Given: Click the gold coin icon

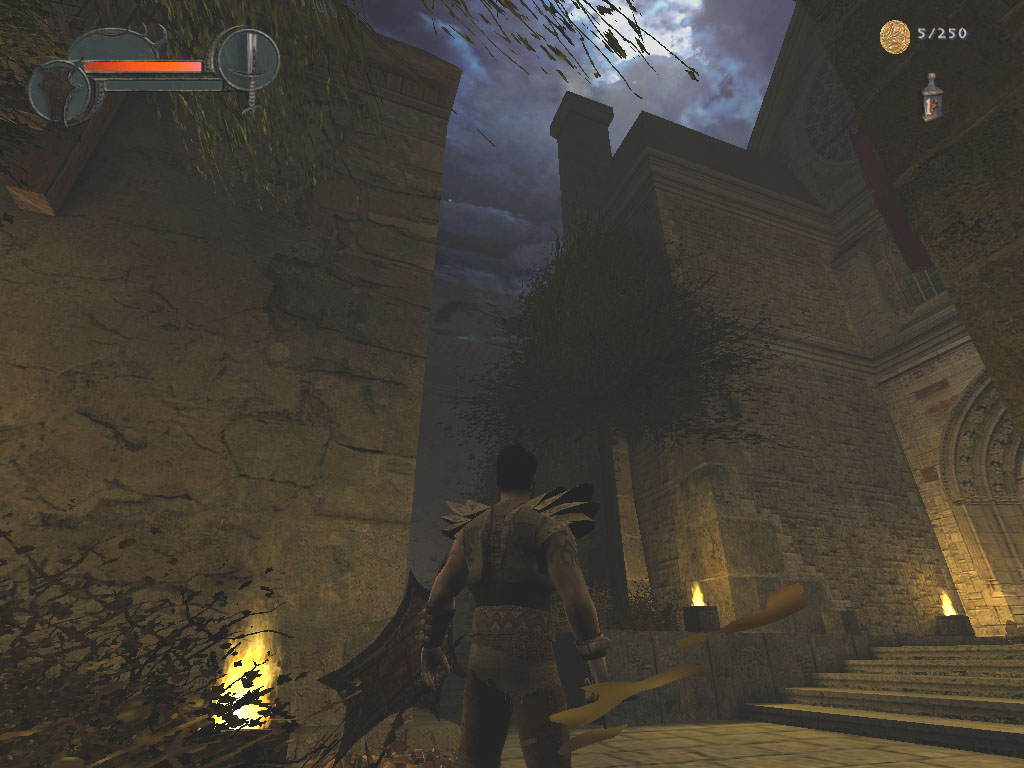Looking at the screenshot, I should coord(894,36).
